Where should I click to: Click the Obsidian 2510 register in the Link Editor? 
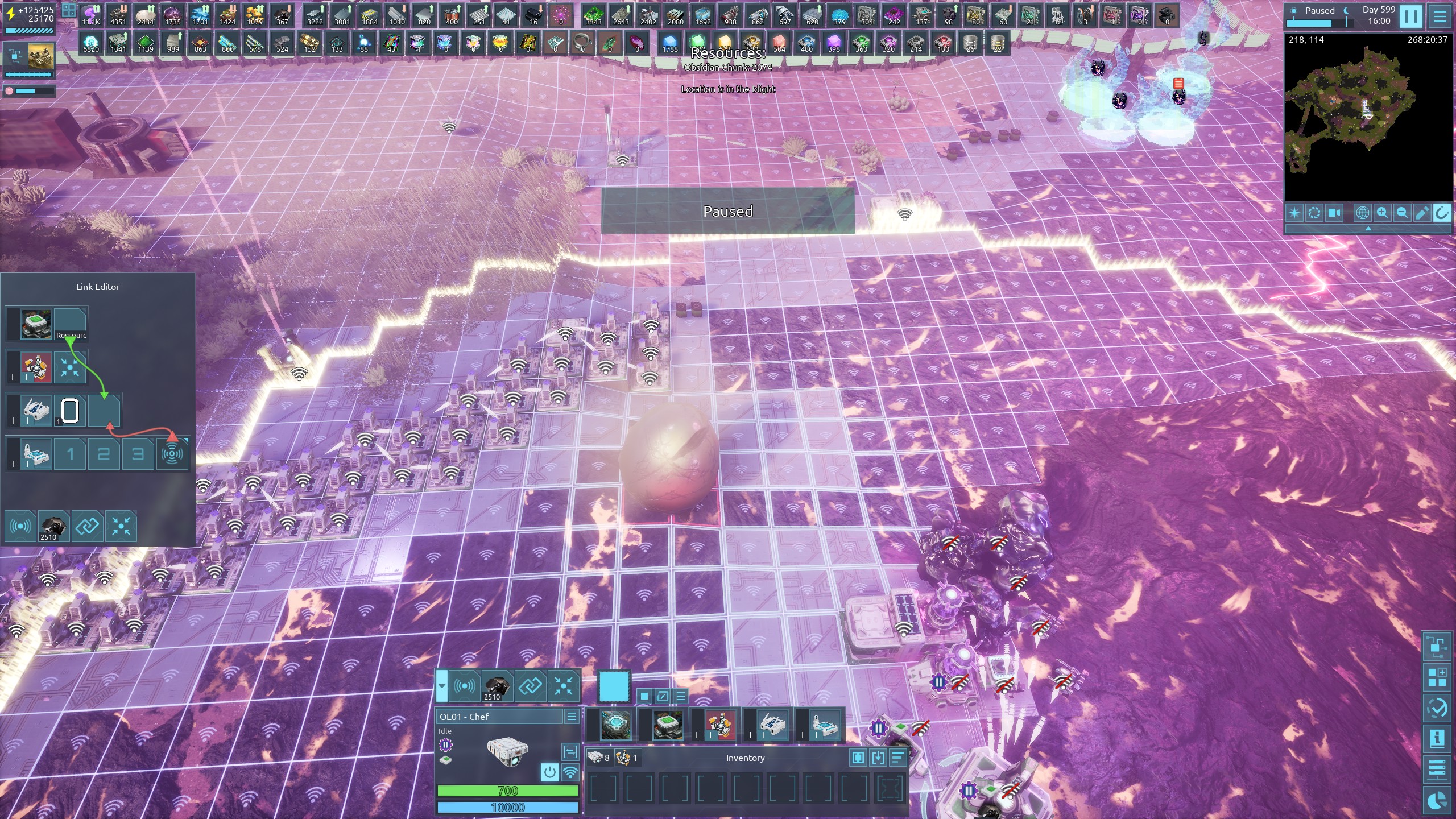[x=52, y=527]
